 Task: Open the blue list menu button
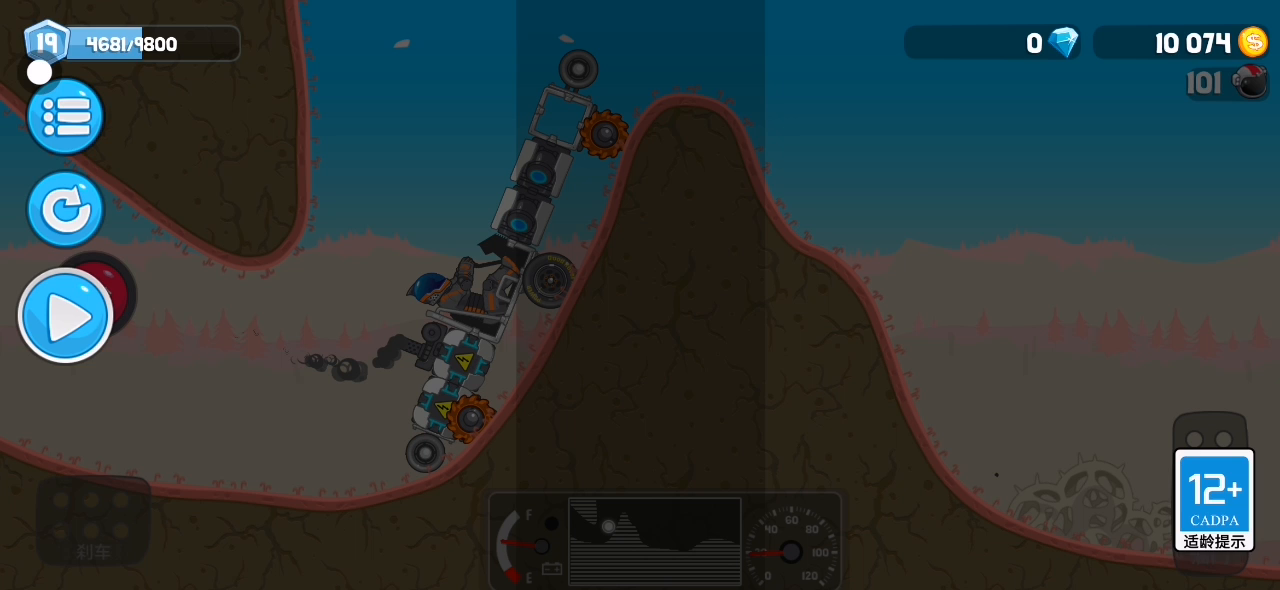coord(65,117)
